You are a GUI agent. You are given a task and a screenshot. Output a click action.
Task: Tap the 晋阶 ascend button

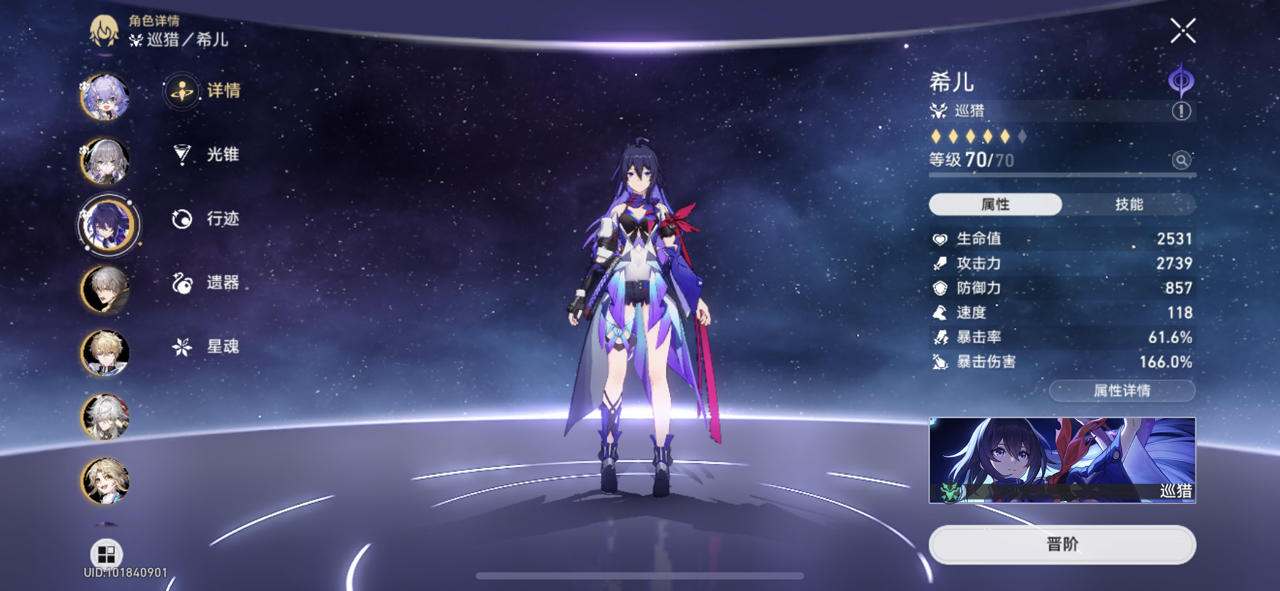[1062, 545]
